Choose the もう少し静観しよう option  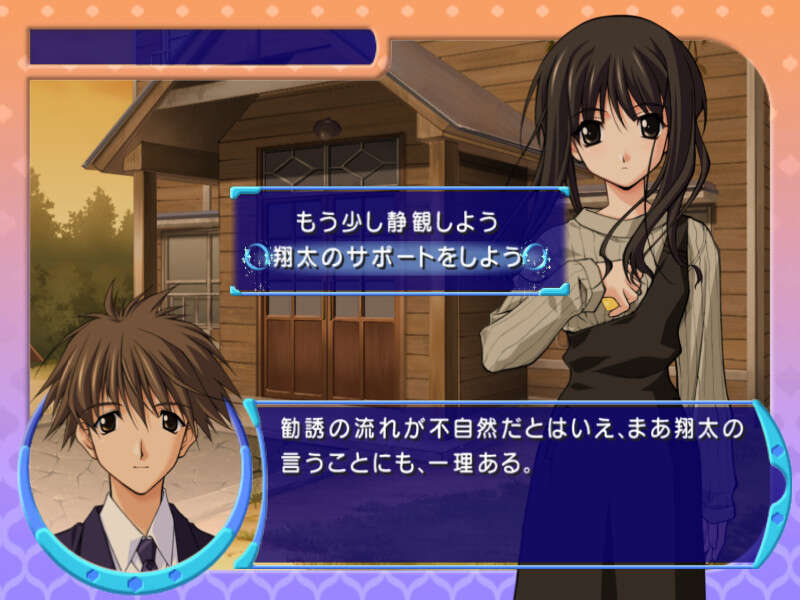point(397,218)
